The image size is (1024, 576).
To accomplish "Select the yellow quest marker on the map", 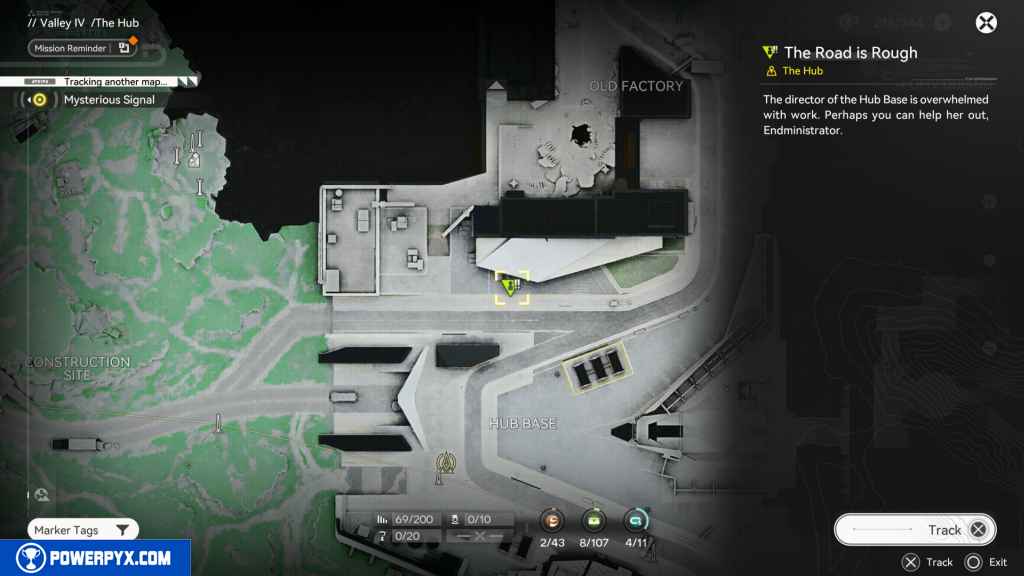I will click(512, 287).
